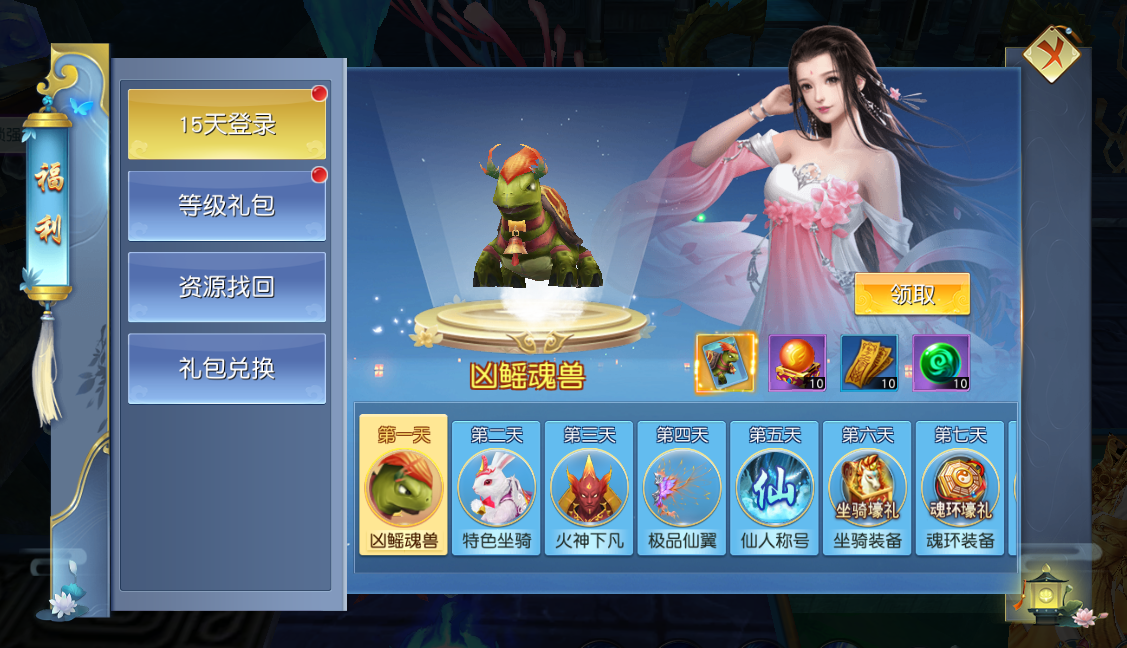Viewport: 1127px width, 648px height.
Task: Pick the 第七天 魂环装备 reward tile
Action: (960, 487)
